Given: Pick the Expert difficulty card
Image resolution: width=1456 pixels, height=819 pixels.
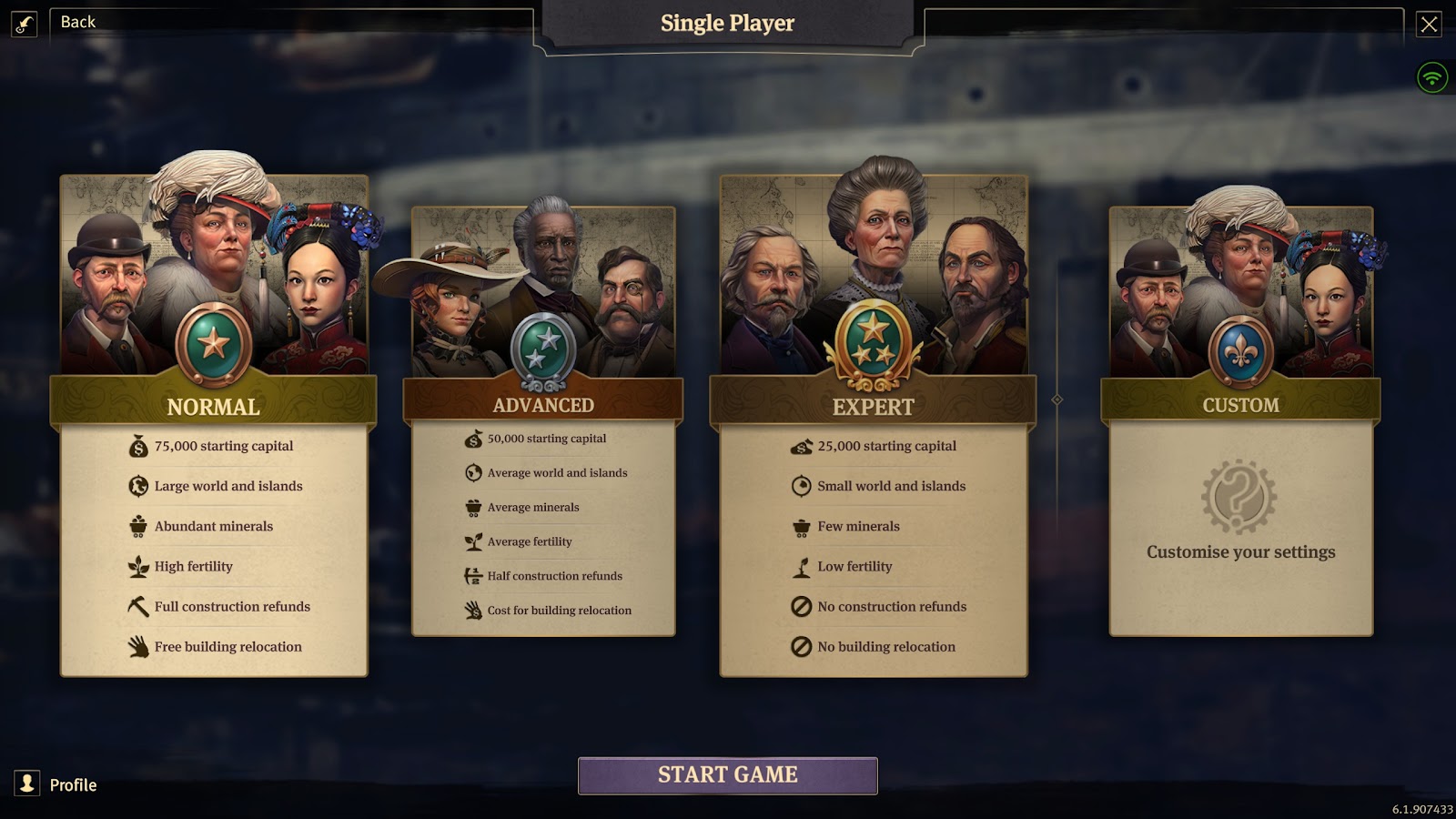Looking at the screenshot, I should tap(873, 406).
